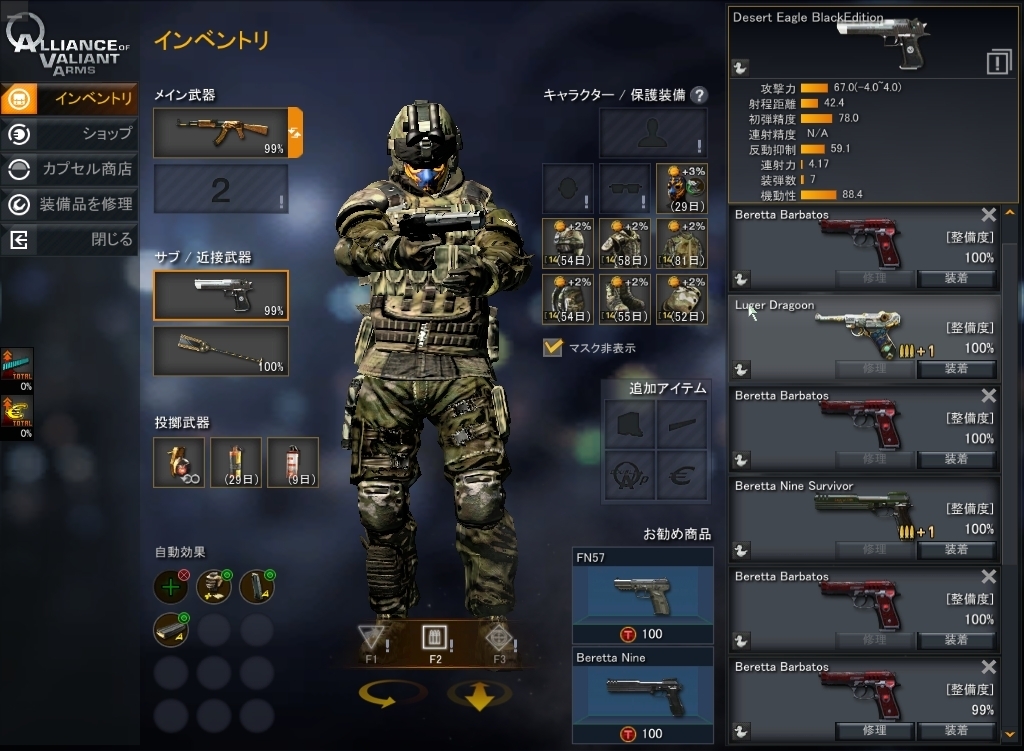
Task: Open the インベントリ menu entry
Action: [x=70, y=98]
